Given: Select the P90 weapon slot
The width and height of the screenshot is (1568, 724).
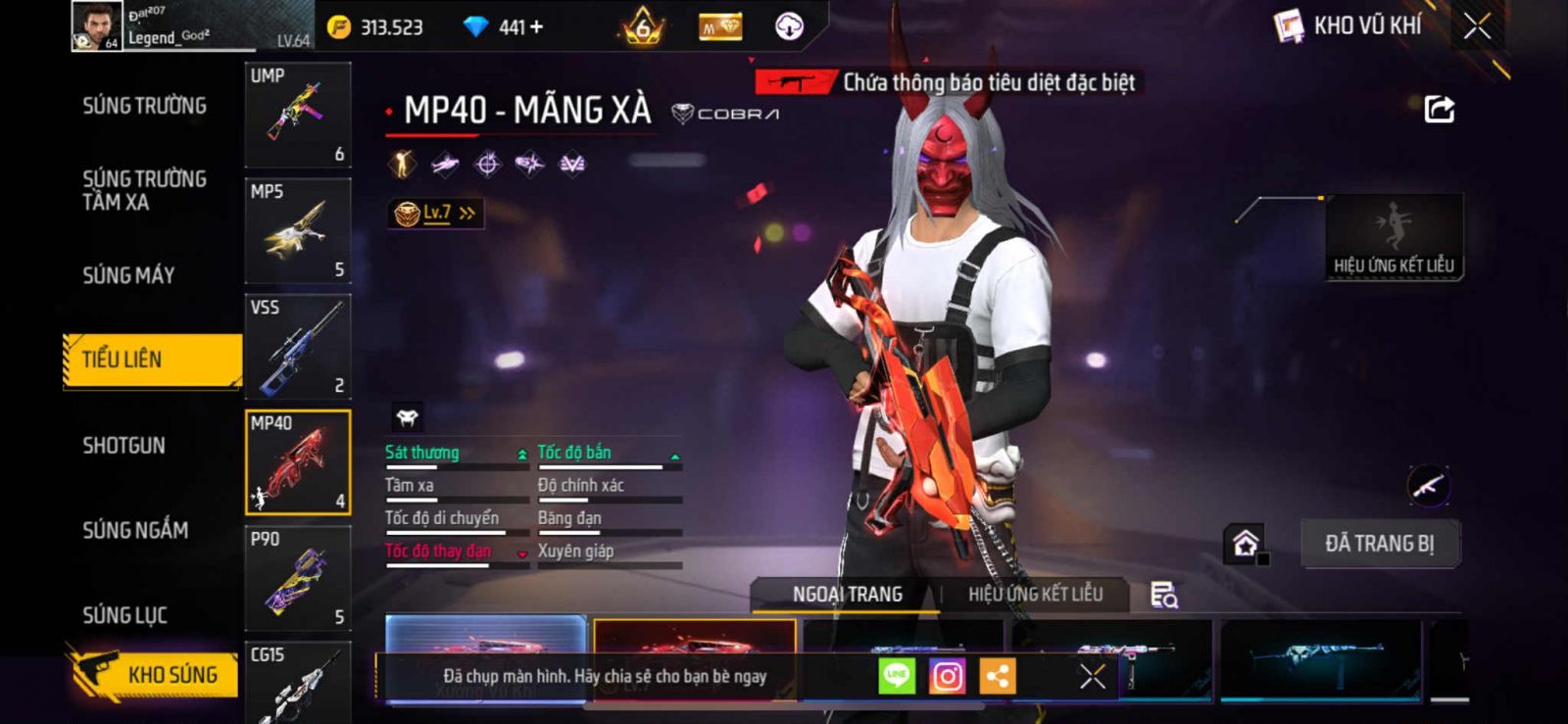Looking at the screenshot, I should point(298,578).
